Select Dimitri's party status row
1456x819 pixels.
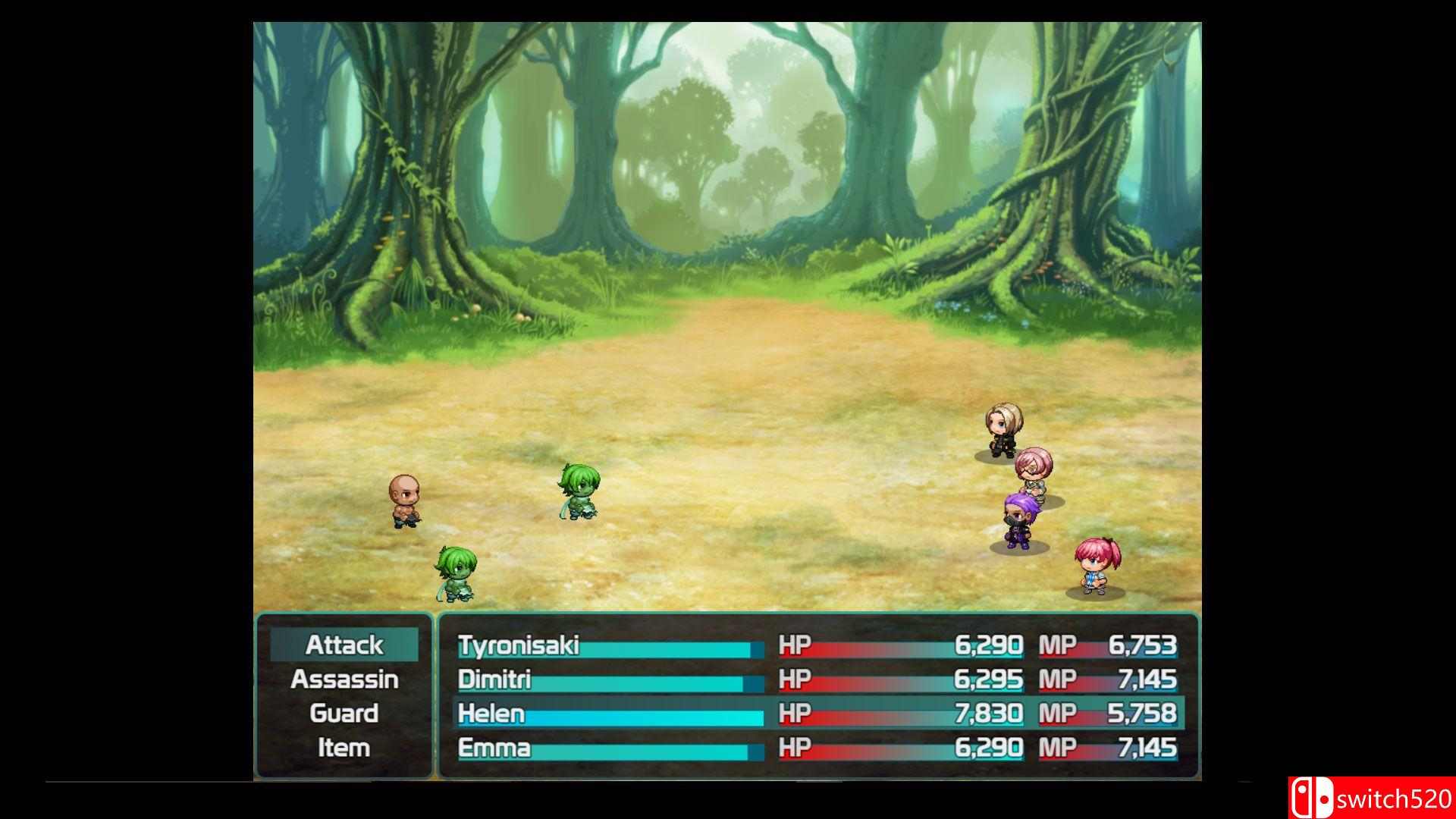[x=817, y=680]
